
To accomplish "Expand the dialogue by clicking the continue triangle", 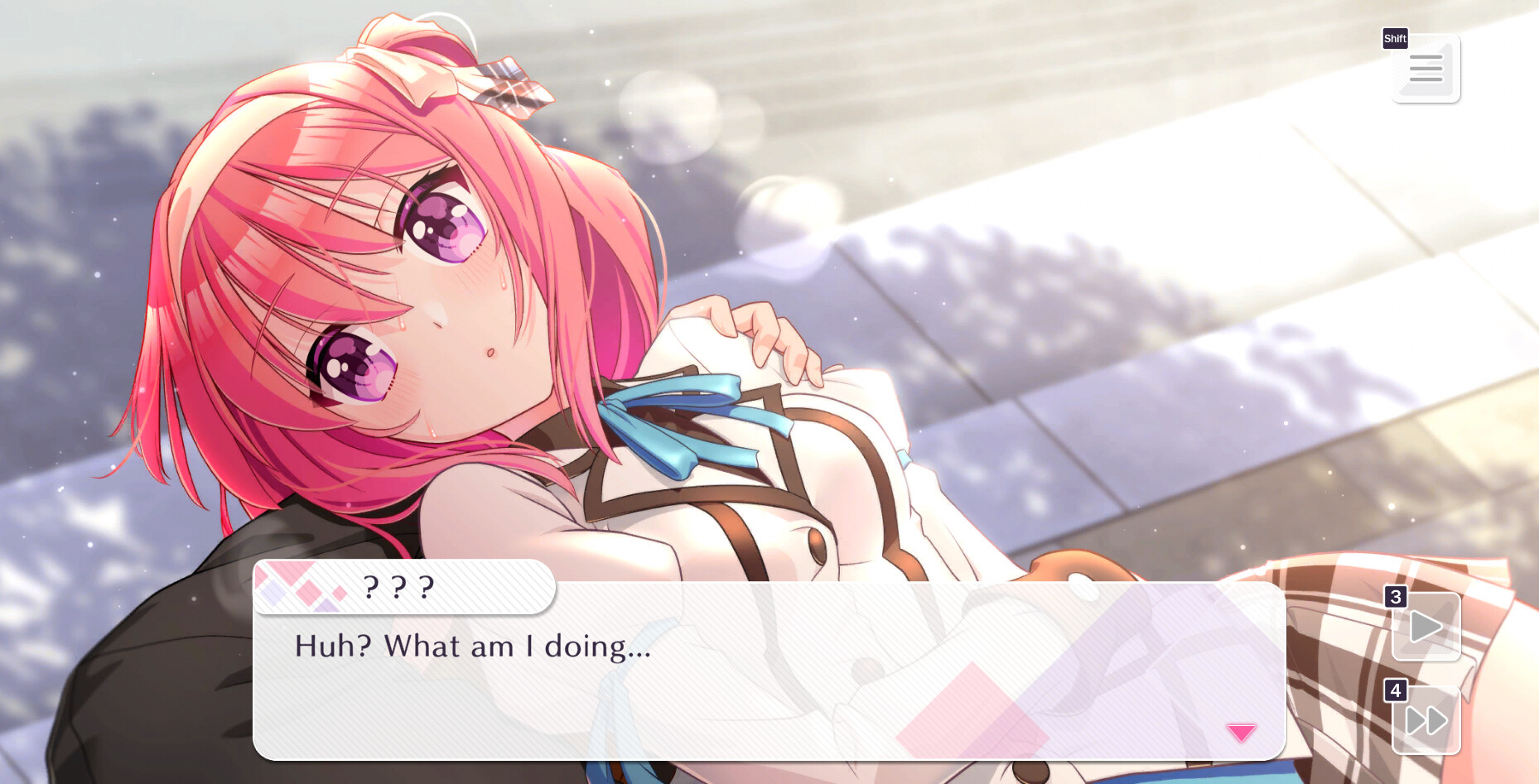I will click(1240, 731).
